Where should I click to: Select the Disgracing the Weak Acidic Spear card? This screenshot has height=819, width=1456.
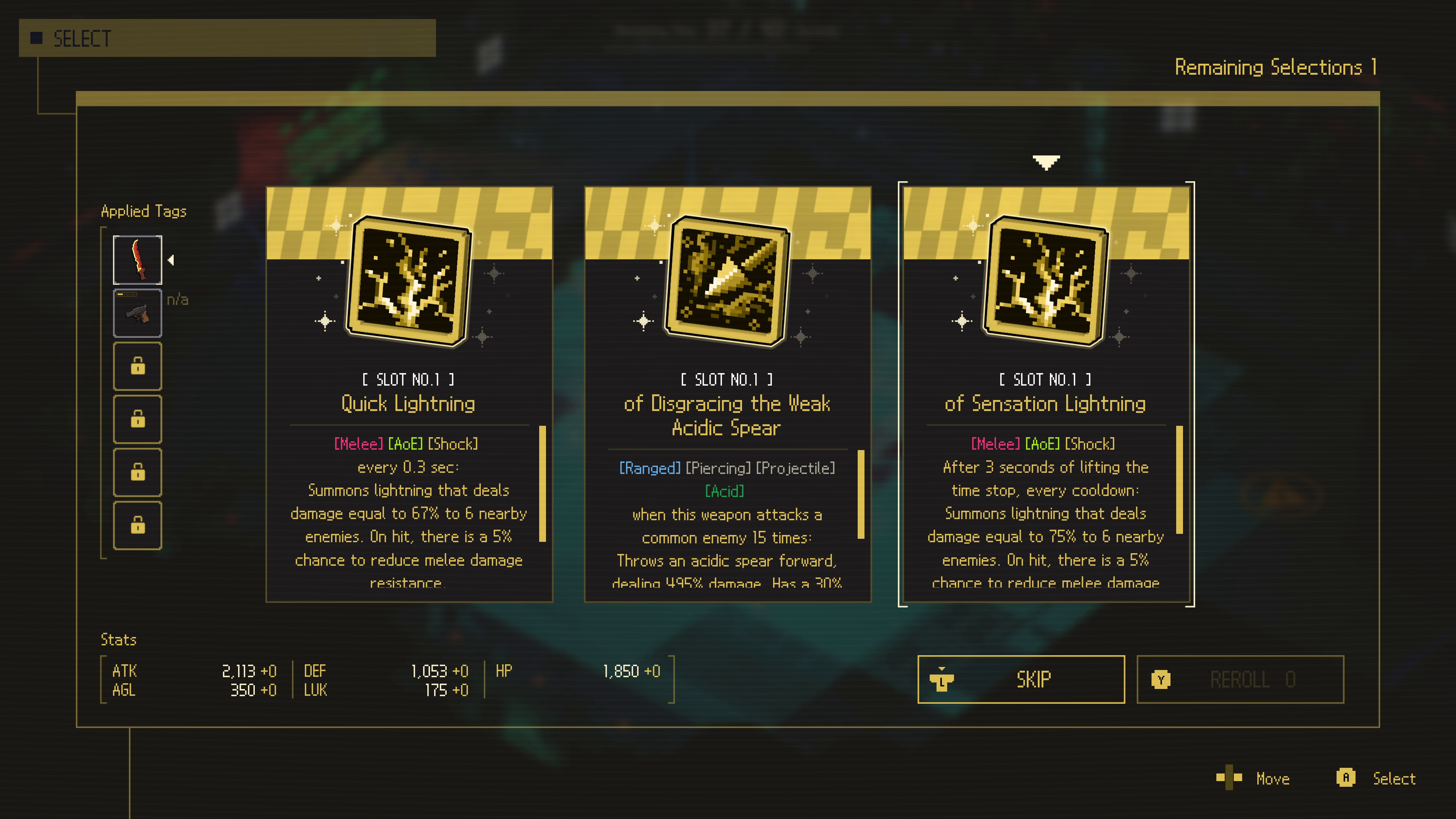pos(727,394)
